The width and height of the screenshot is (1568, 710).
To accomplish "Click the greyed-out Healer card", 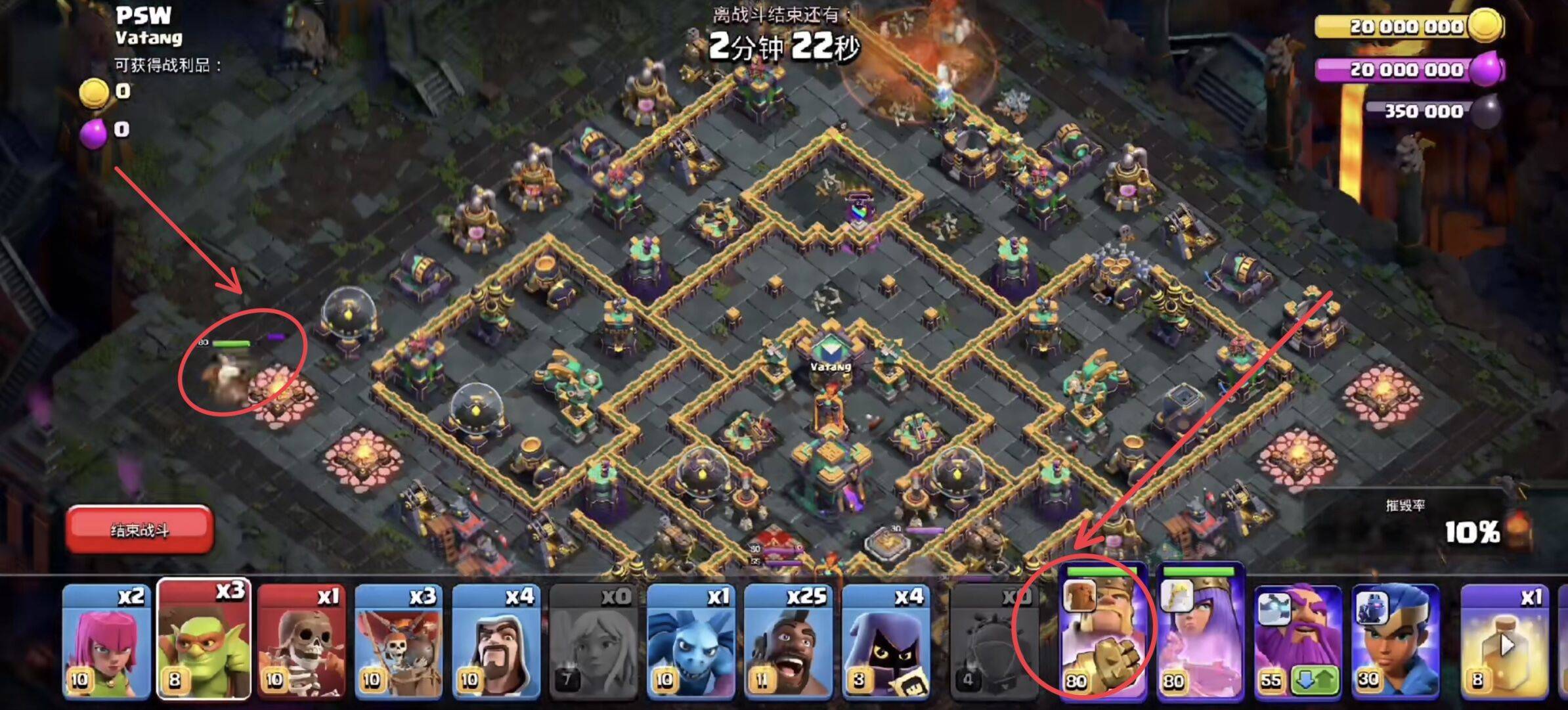I will click(593, 640).
